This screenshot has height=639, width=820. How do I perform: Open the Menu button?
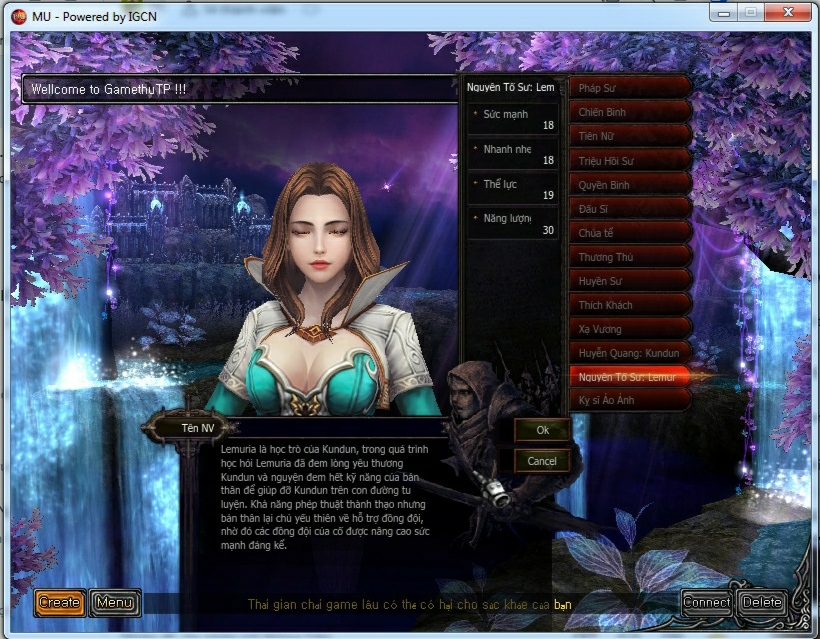tap(115, 602)
